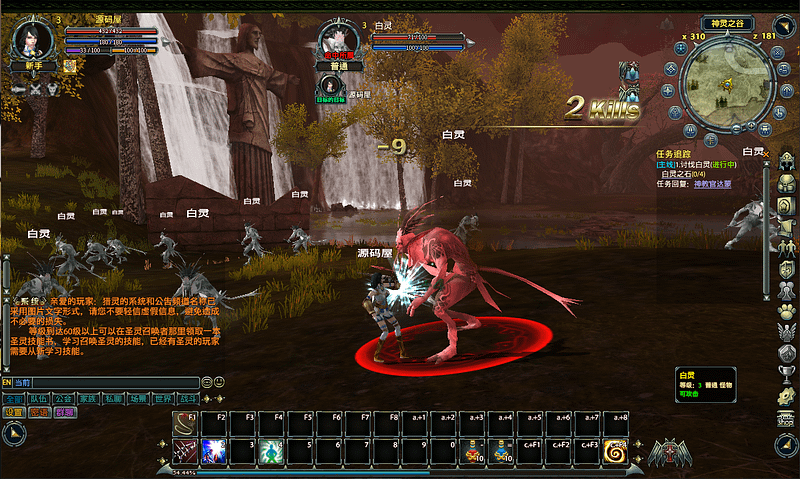Open the 群聊 group chat button
Viewport: 800px width, 479px height.
coord(64,412)
